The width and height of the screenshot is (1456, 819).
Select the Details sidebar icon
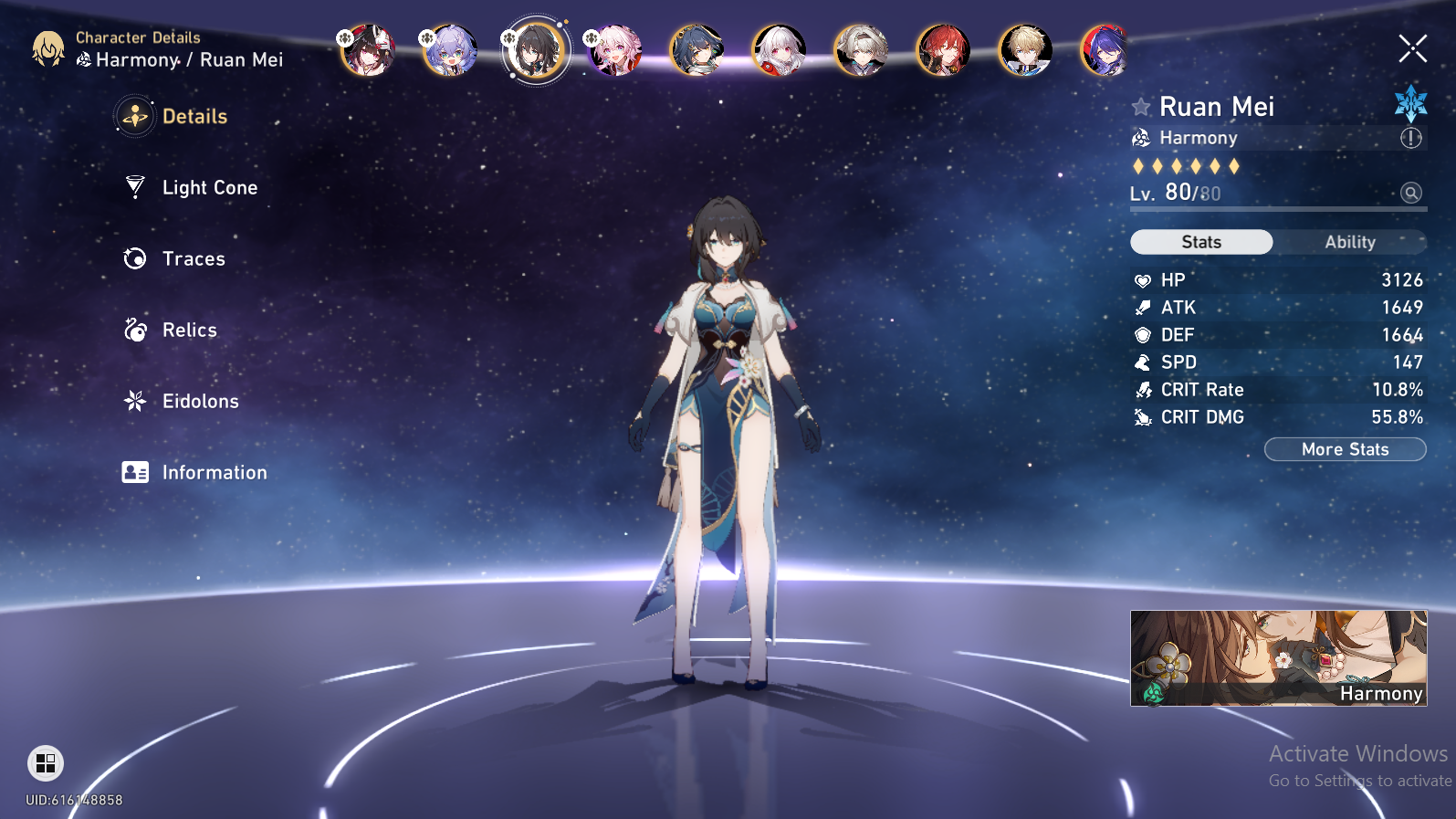(134, 117)
